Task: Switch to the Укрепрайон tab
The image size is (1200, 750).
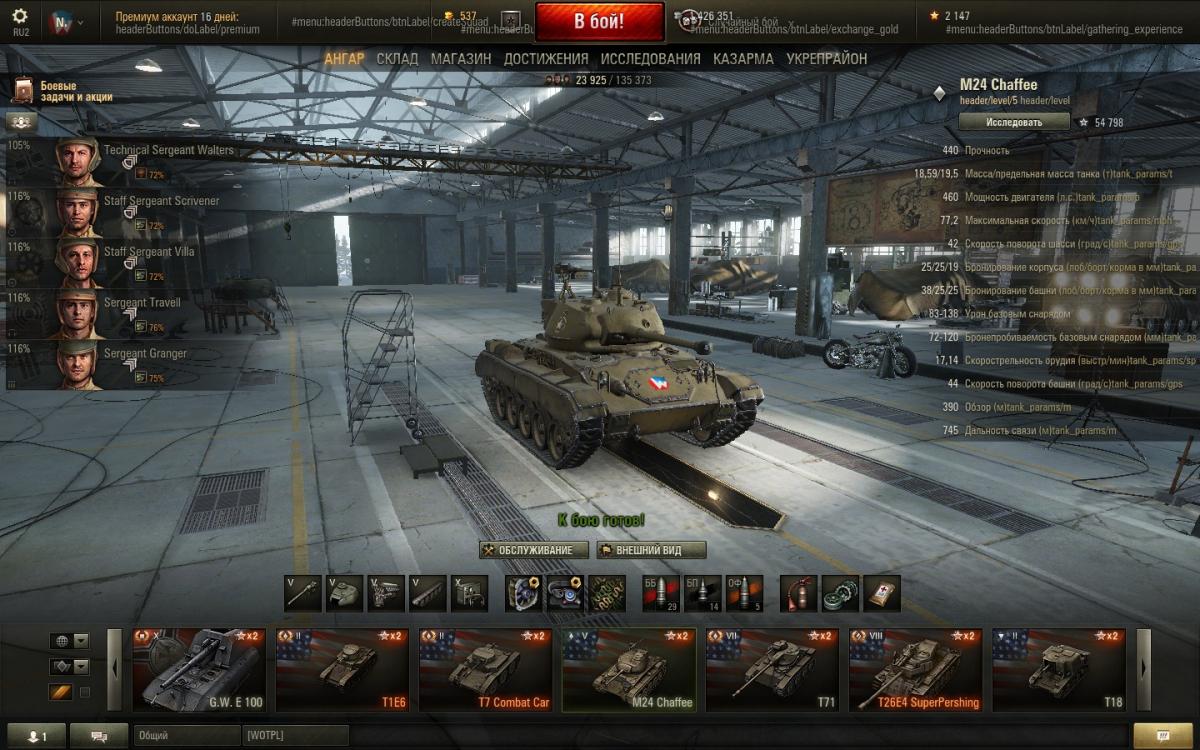Action: pos(826,59)
